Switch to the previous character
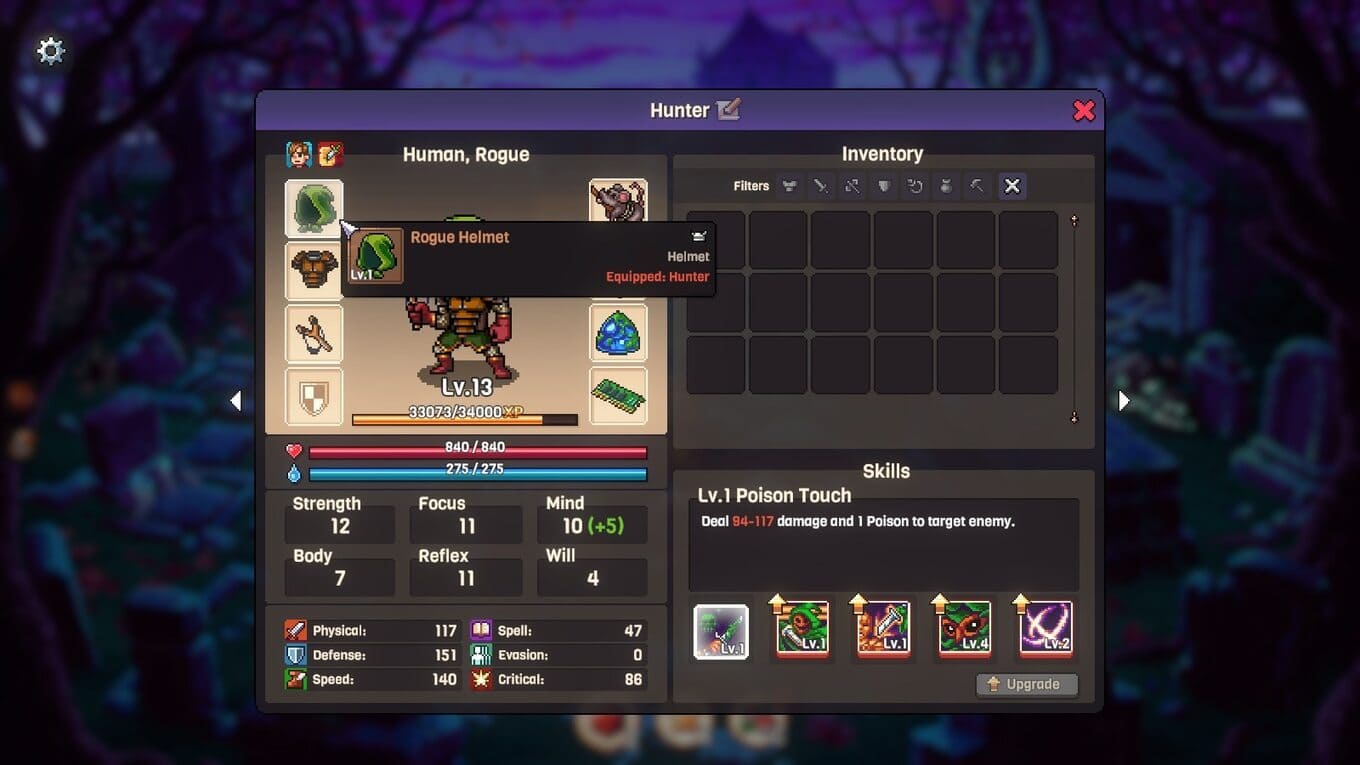1360x765 pixels. click(x=236, y=401)
